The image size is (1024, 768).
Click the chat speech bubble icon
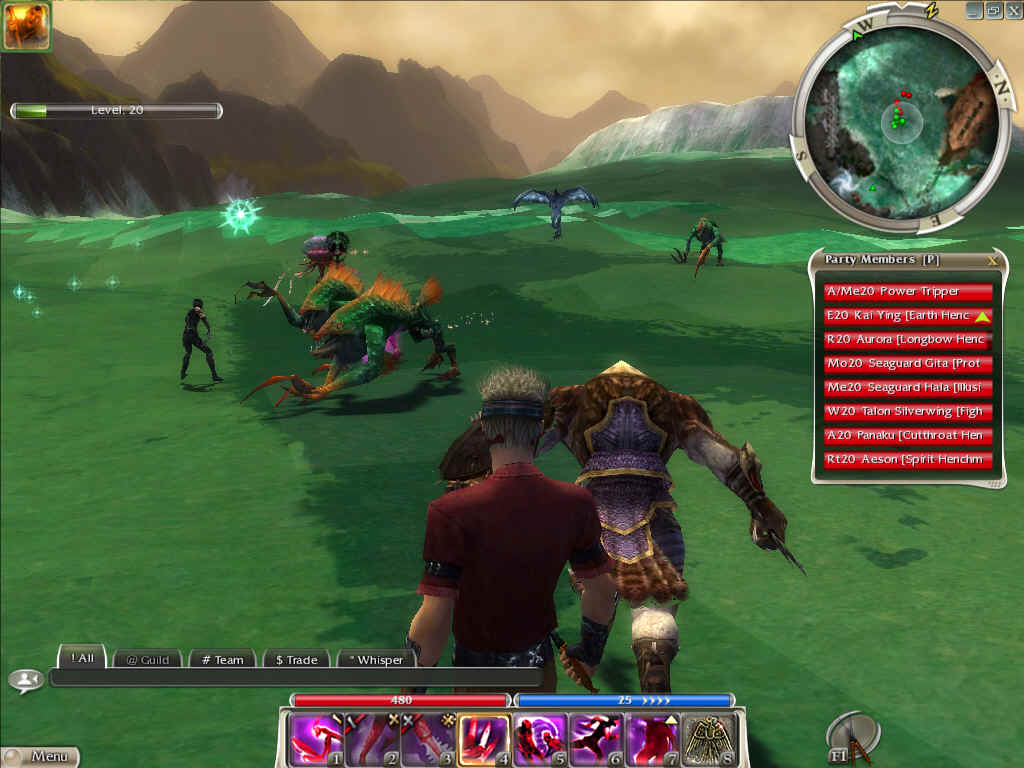pos(25,680)
